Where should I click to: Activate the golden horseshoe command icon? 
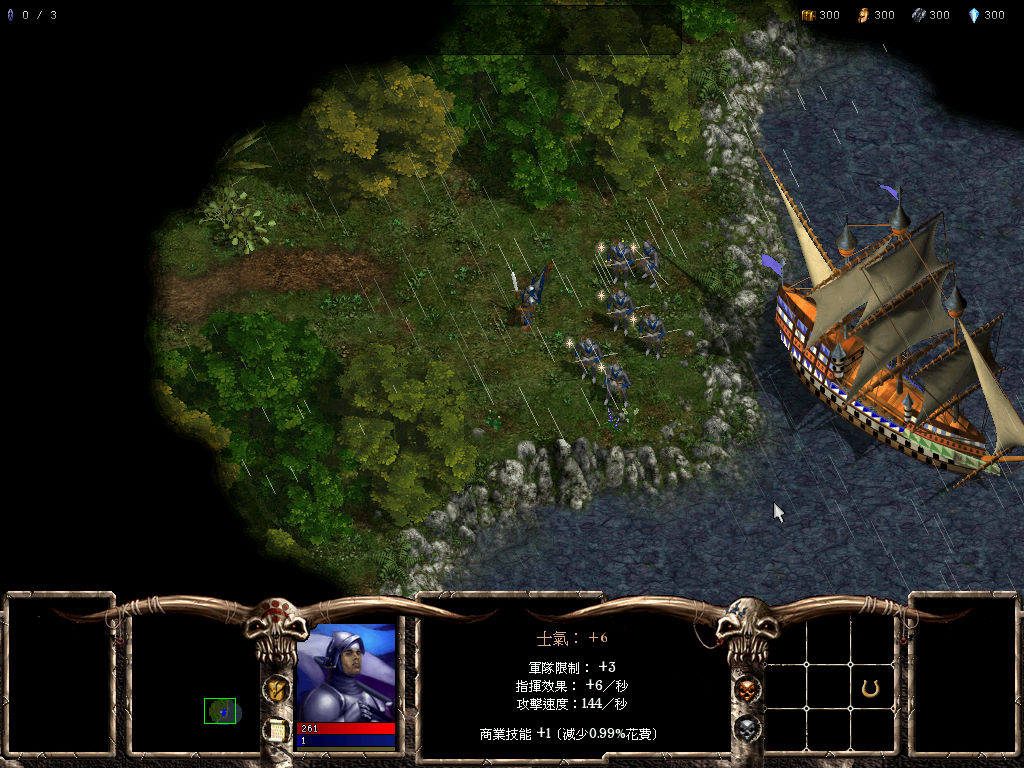[x=870, y=688]
